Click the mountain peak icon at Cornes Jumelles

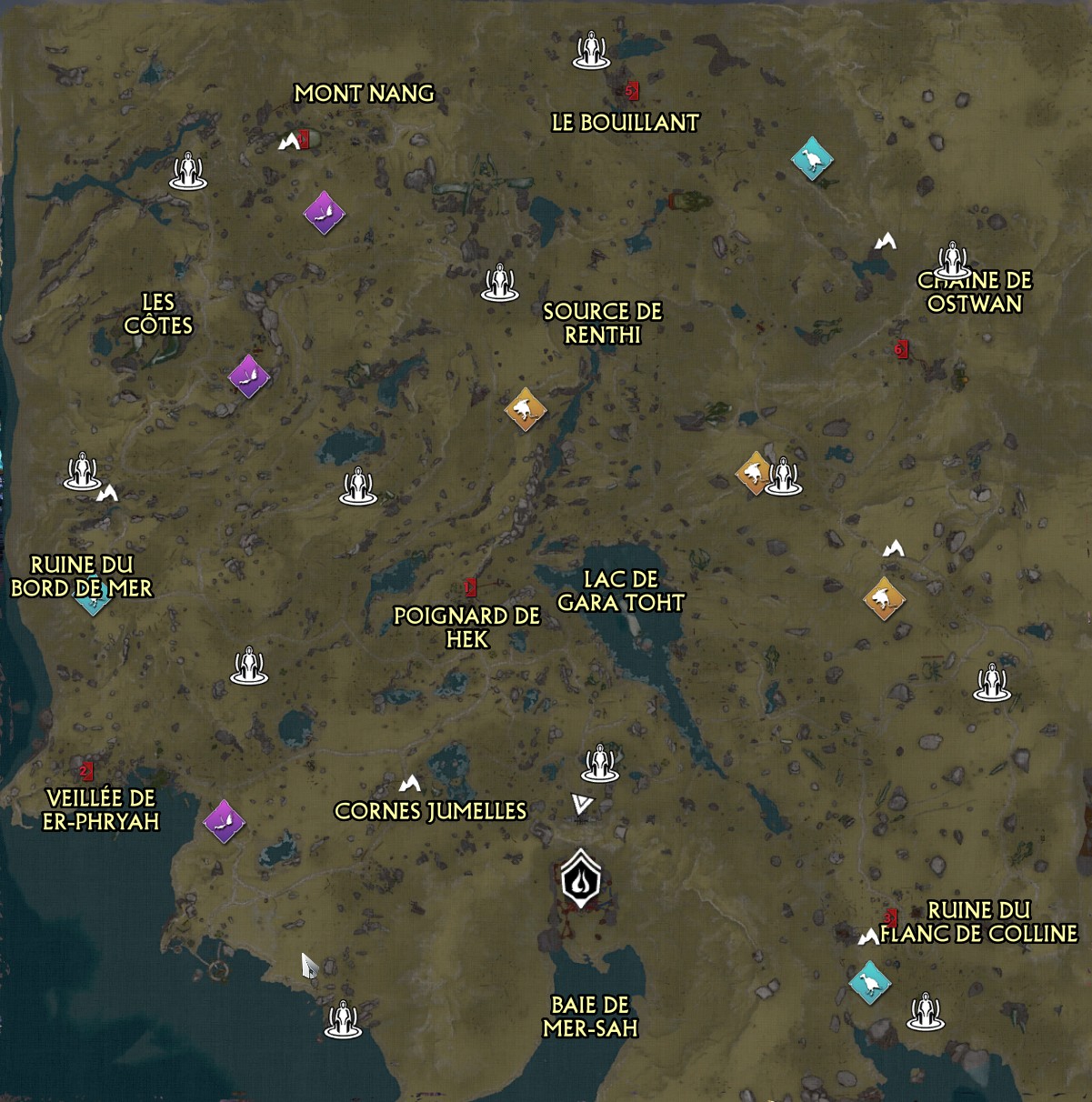tap(410, 783)
